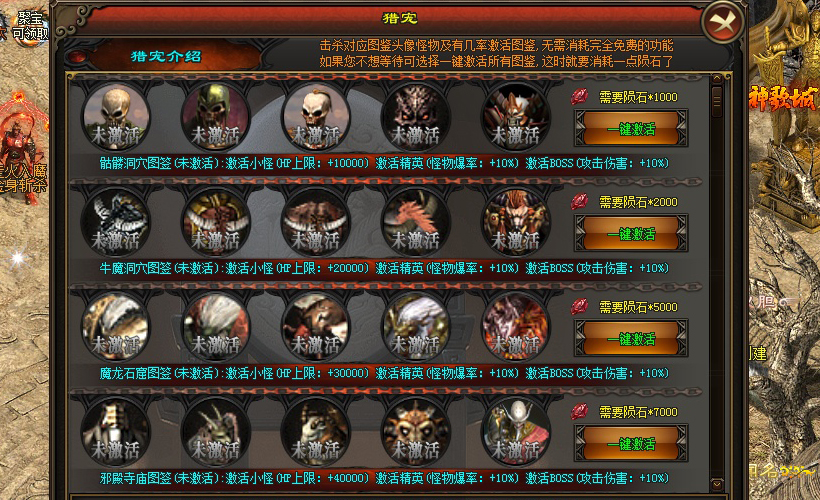This screenshot has width=820, height=500.
Task: Click 一键激活 for the 牛魔洞穴 row
Action: [630, 233]
